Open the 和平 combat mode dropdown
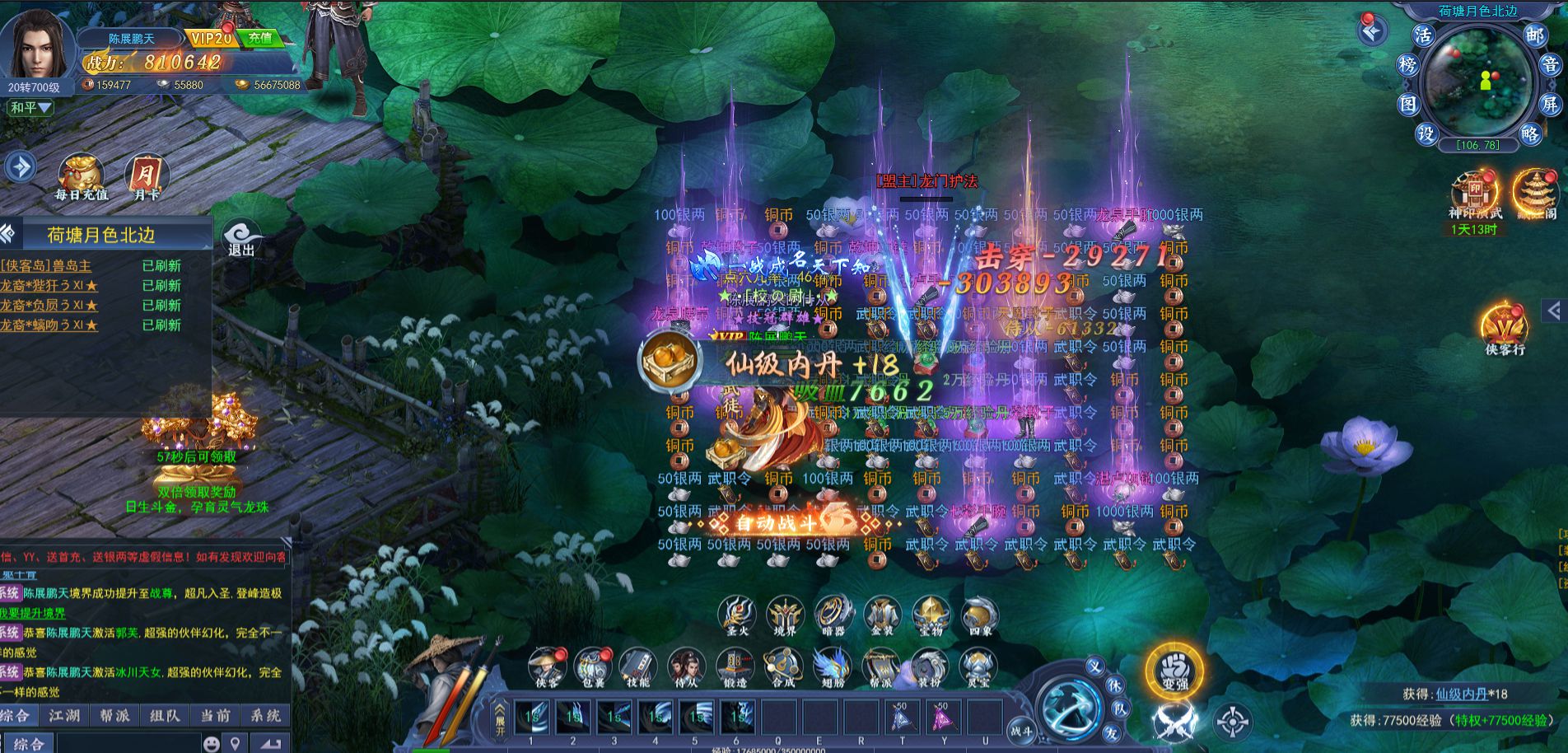The height and width of the screenshot is (753, 1568). pyautogui.click(x=31, y=108)
